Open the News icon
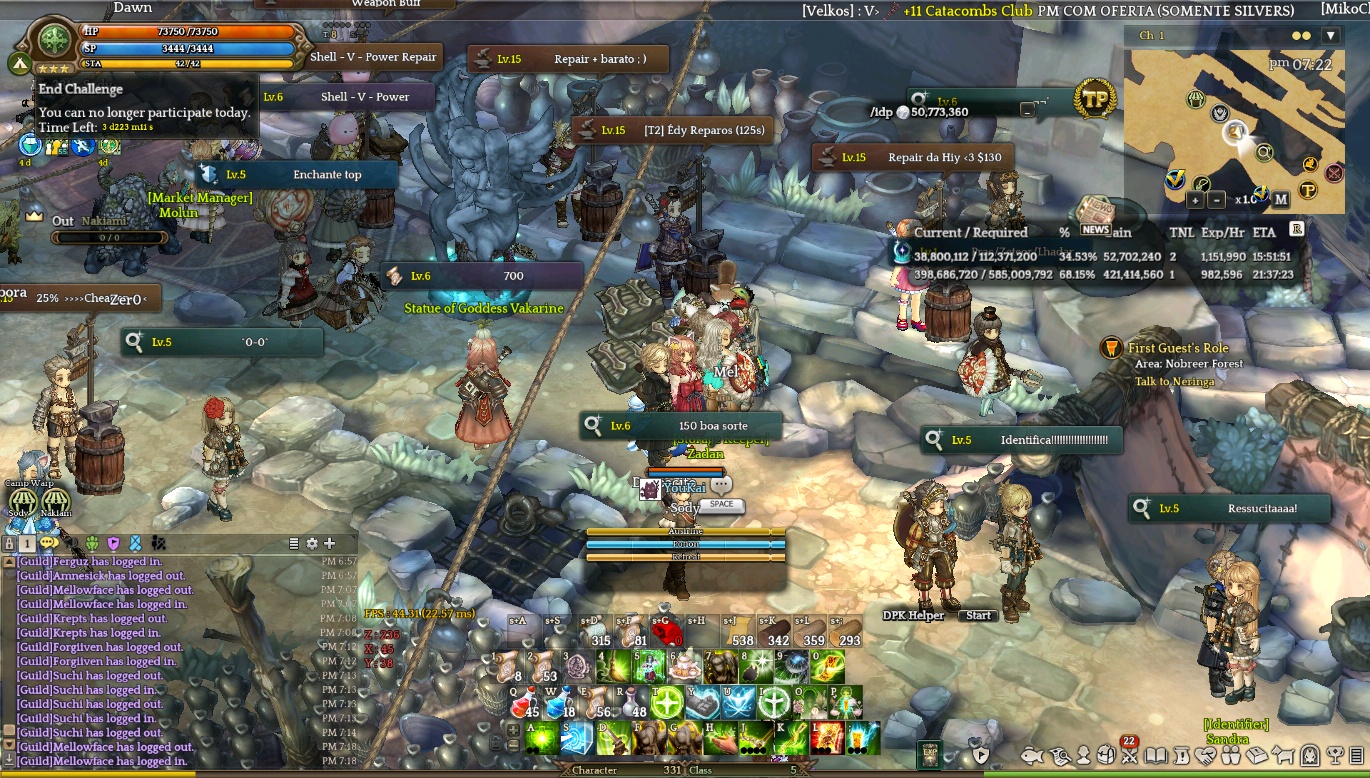 (x=1095, y=216)
